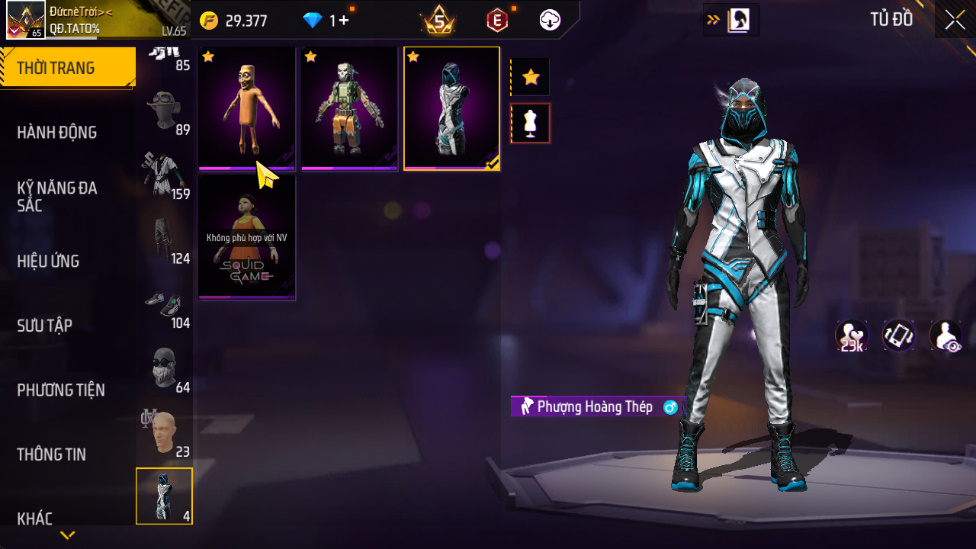Screen dimensions: 976x549
Task: Open the bald head face category
Action: pyautogui.click(x=165, y=433)
